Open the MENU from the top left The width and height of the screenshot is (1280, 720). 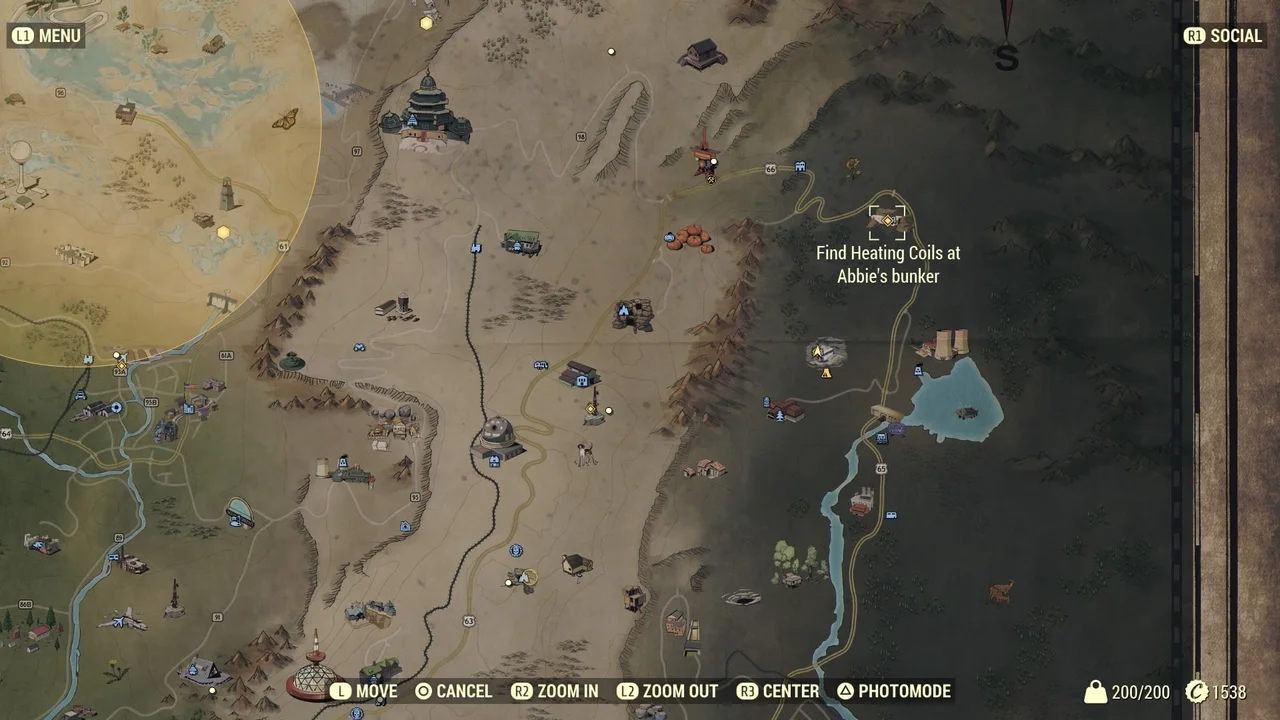[46, 35]
